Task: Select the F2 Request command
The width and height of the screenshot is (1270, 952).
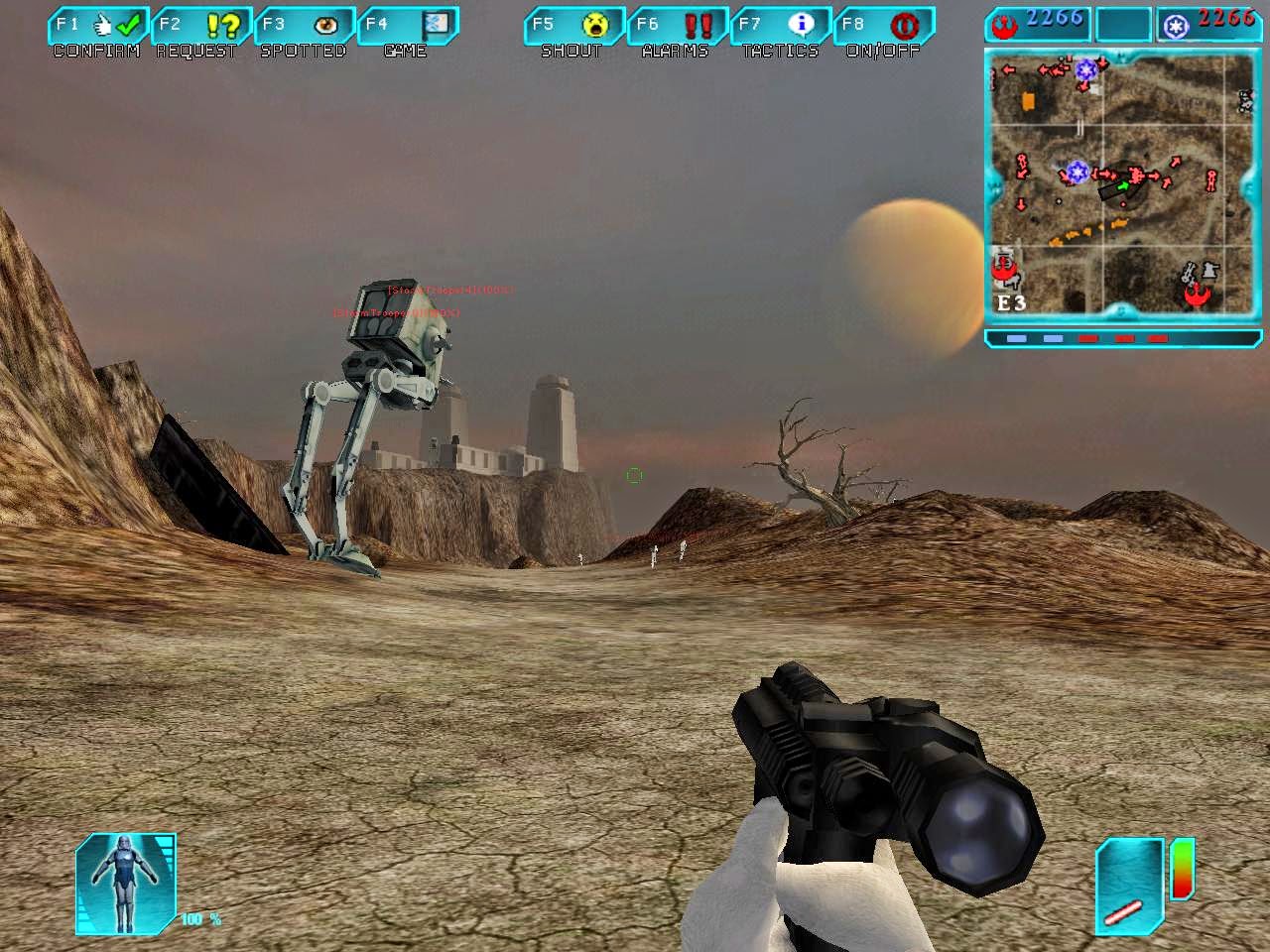Action: click(x=200, y=26)
